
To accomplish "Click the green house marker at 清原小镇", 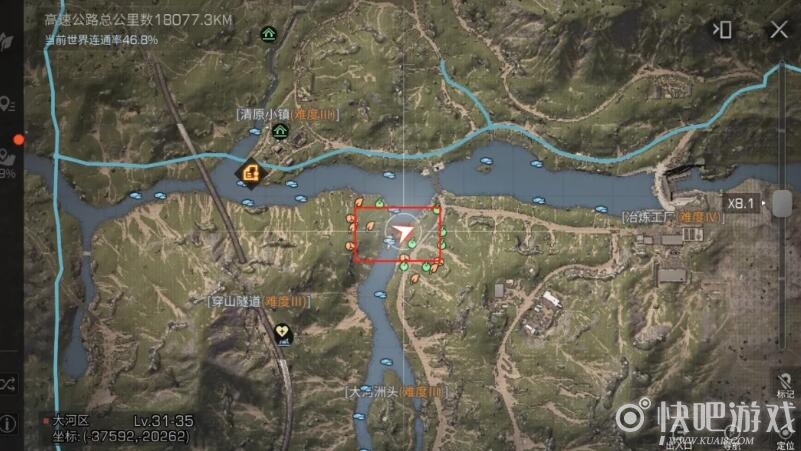I will pyautogui.click(x=281, y=131).
